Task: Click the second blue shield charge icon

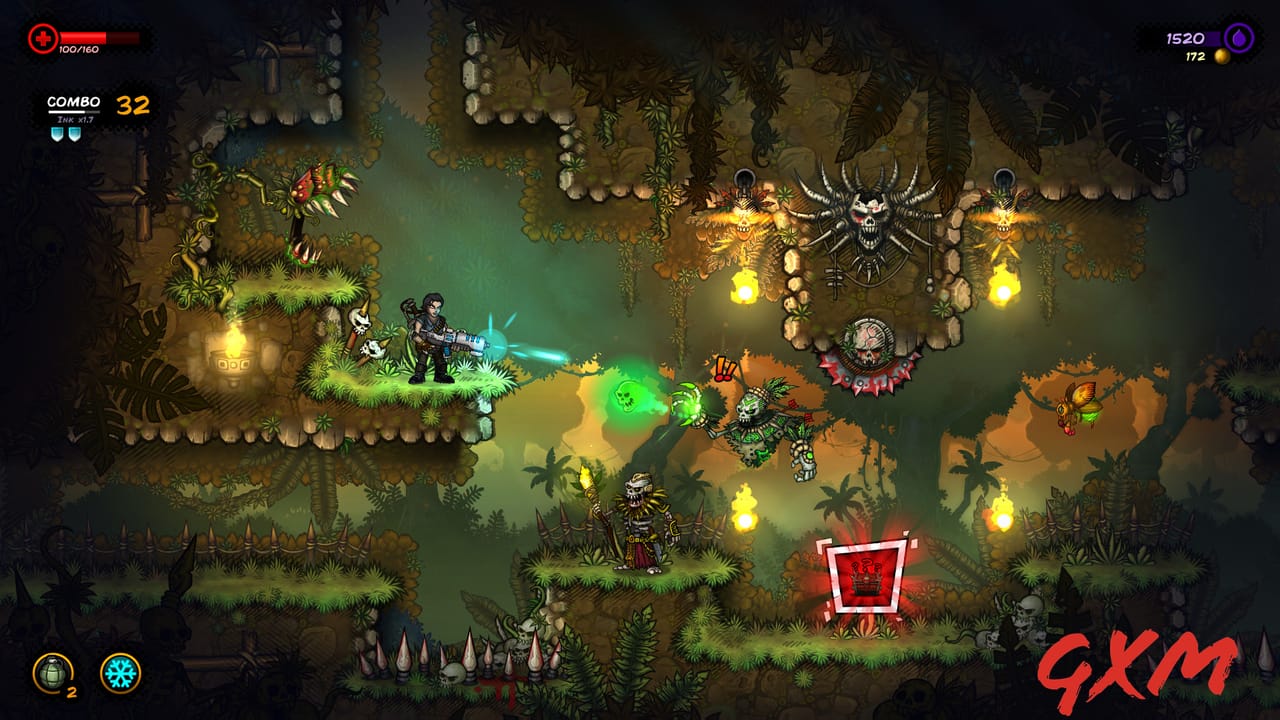Action: (74, 133)
